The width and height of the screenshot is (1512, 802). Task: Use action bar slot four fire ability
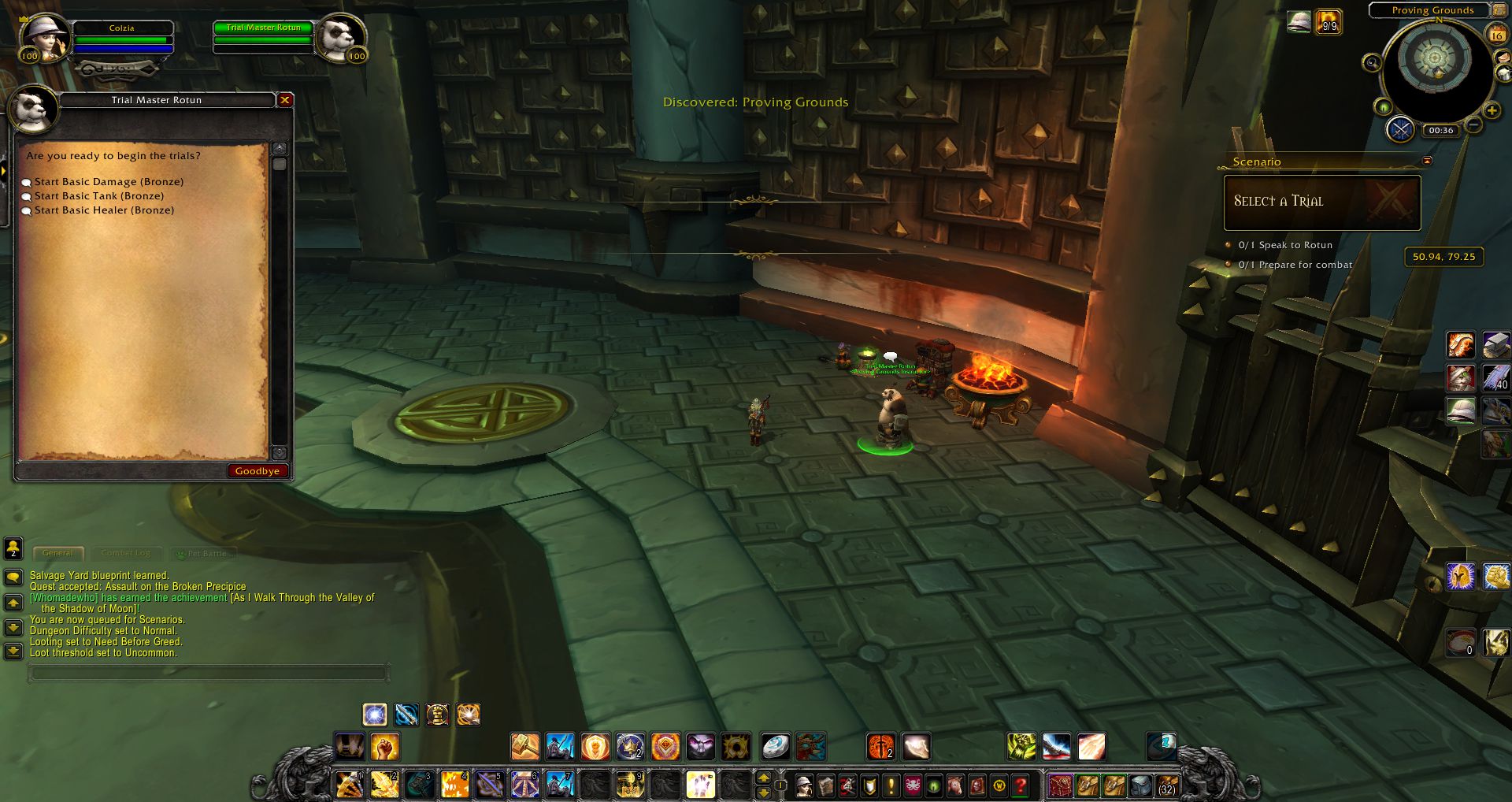click(454, 785)
